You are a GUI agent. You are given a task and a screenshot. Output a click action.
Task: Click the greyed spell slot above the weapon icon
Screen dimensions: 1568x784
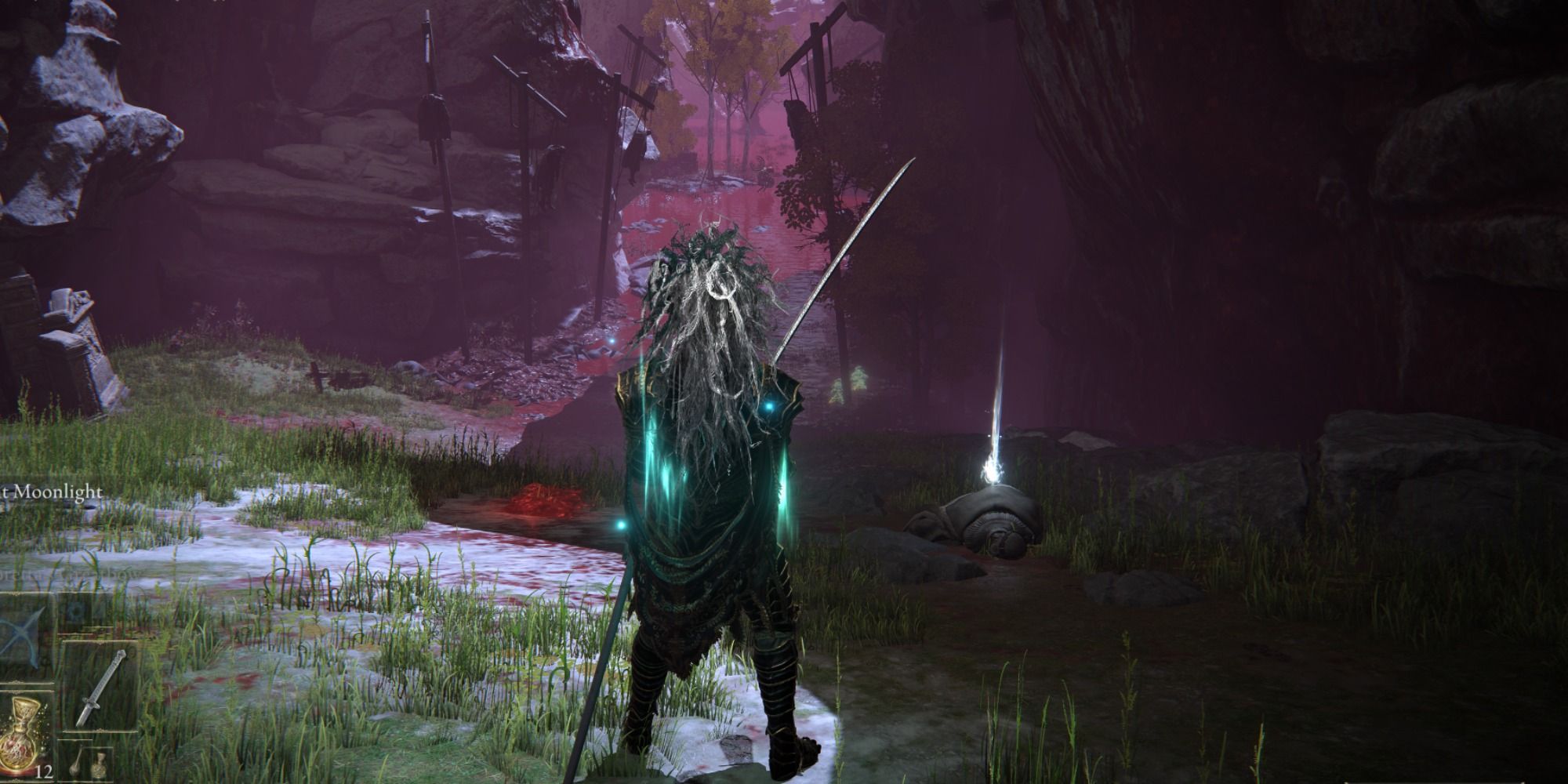74,612
